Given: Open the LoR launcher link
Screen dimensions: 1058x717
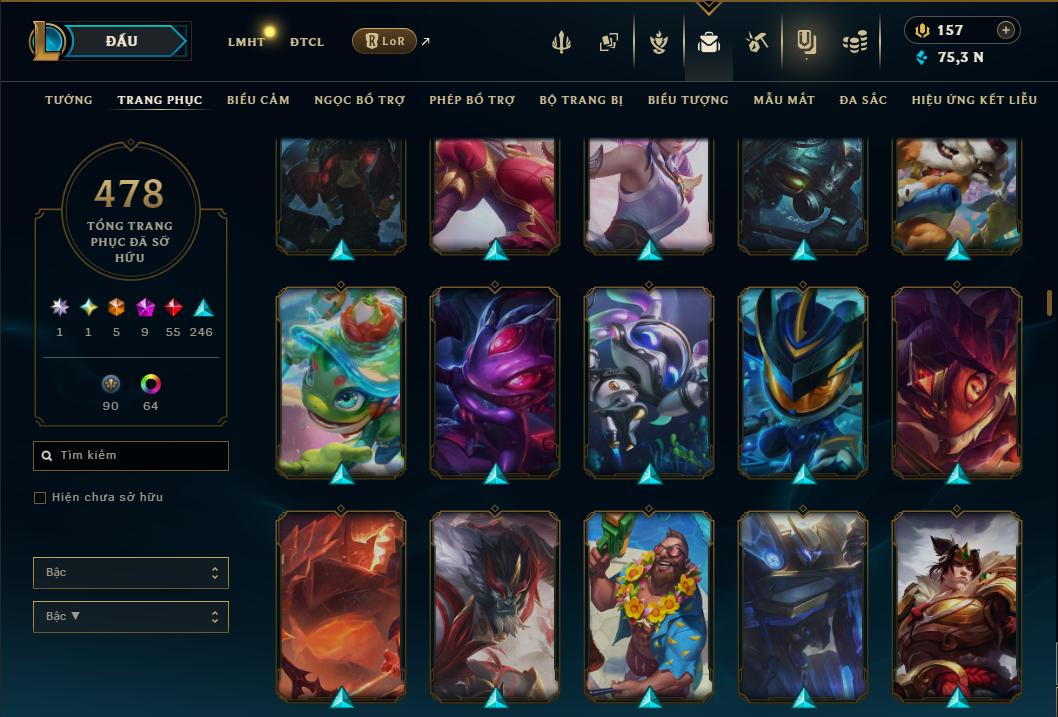Looking at the screenshot, I should (x=385, y=41).
